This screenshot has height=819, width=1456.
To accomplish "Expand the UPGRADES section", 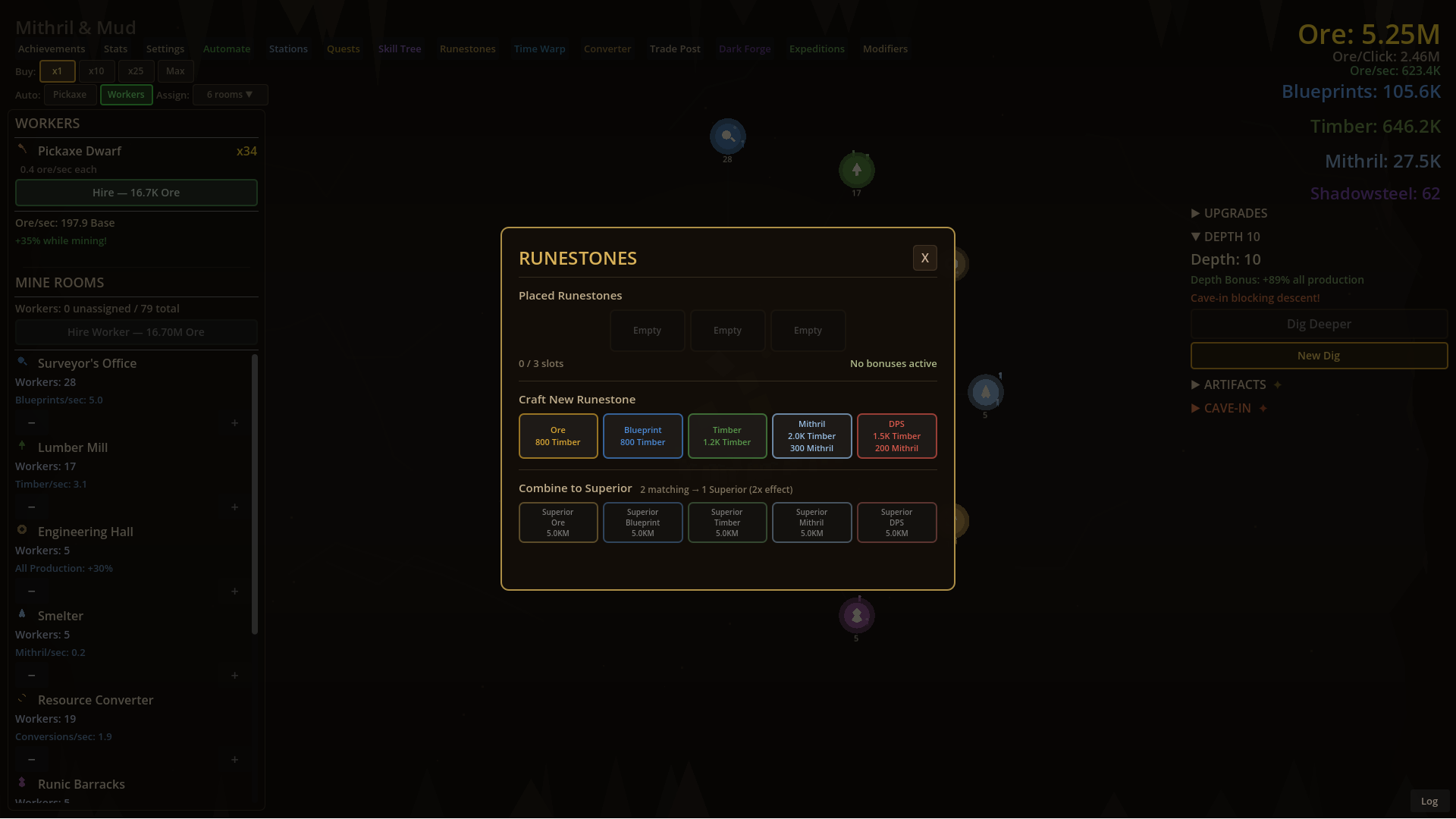I will coord(1228,213).
